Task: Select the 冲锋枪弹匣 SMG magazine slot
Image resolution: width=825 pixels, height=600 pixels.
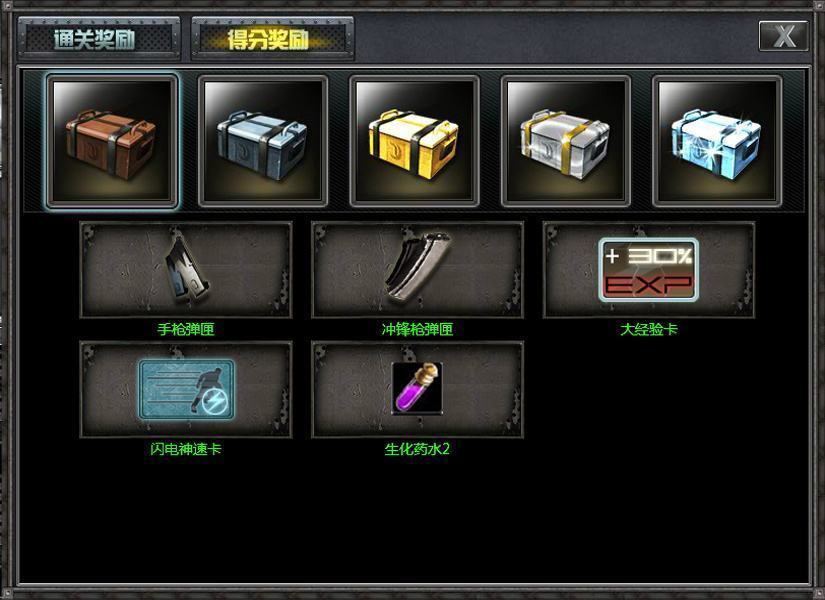Action: pos(418,270)
